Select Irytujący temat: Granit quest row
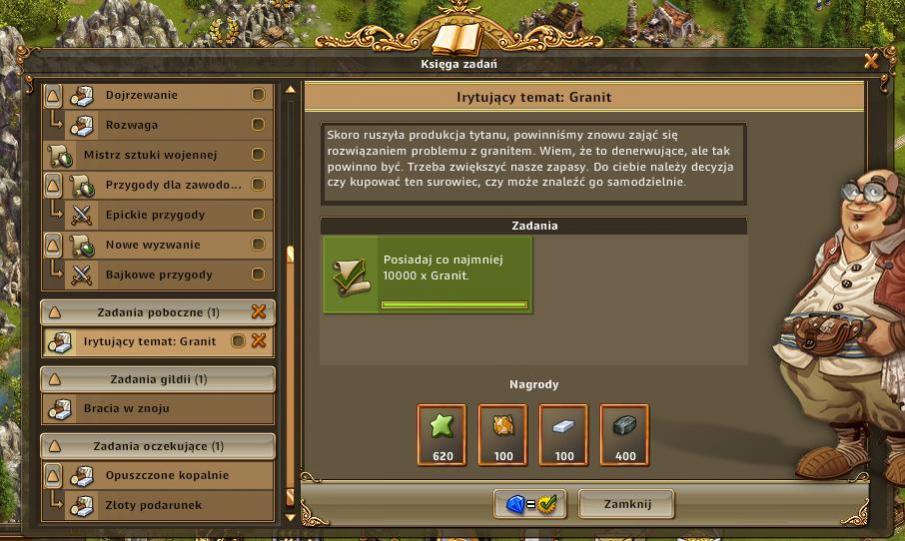 (148, 341)
